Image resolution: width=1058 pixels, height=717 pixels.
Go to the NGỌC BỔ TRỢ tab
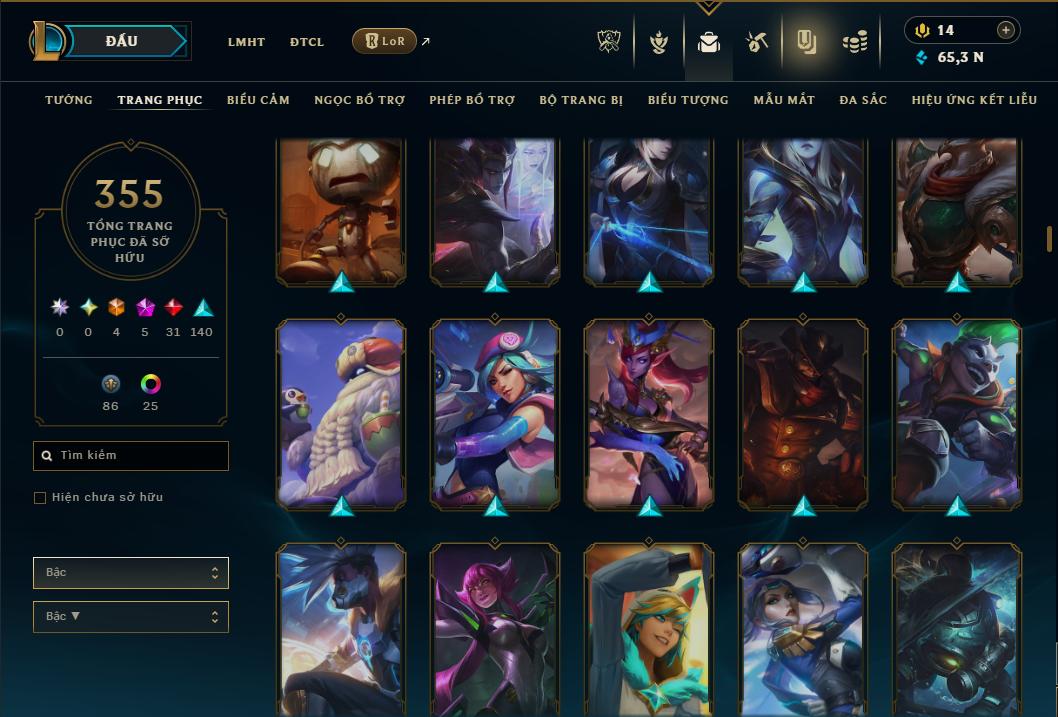[359, 100]
